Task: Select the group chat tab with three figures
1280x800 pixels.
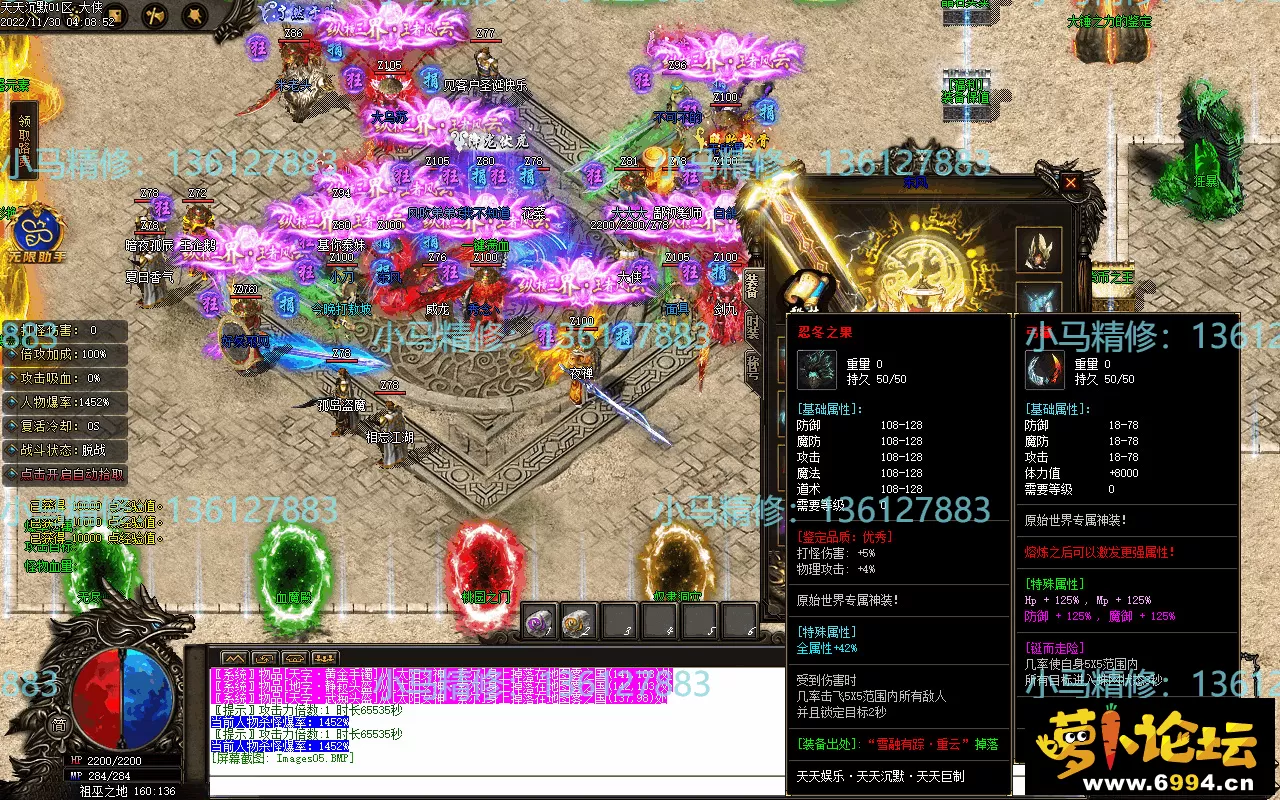Action: [x=325, y=657]
